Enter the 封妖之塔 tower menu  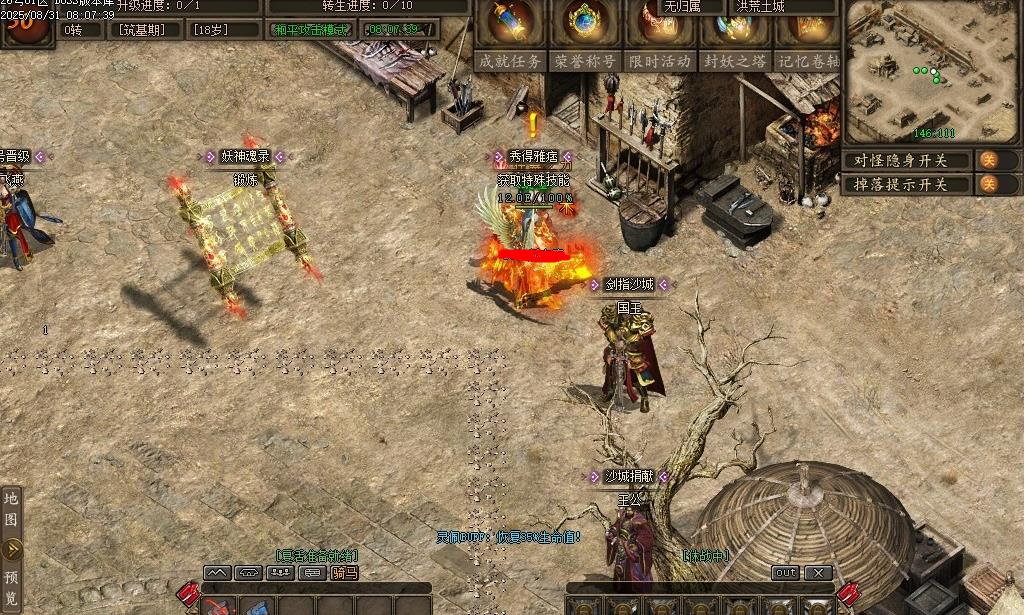[x=734, y=61]
